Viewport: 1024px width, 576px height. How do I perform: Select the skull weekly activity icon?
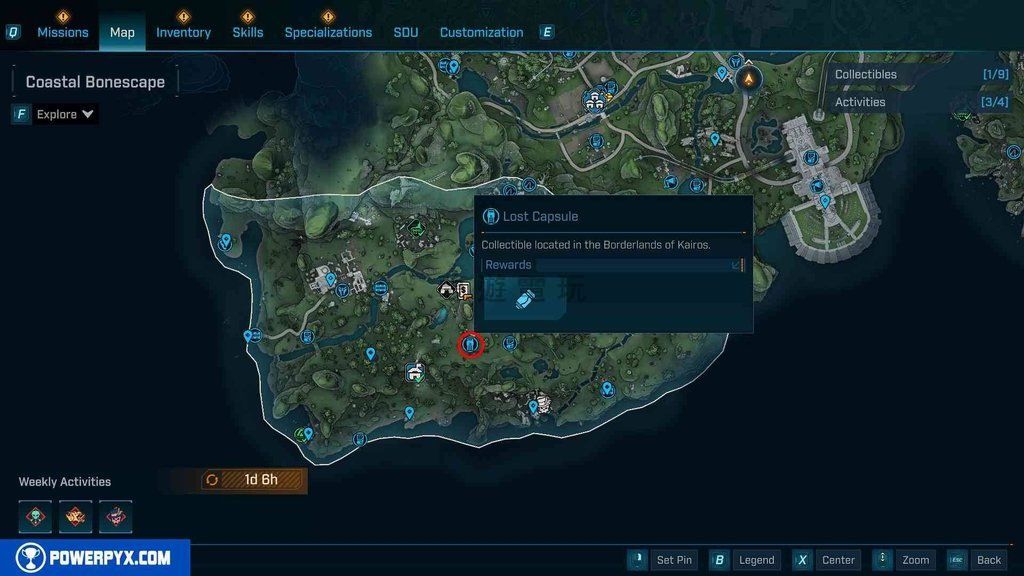[x=35, y=516]
